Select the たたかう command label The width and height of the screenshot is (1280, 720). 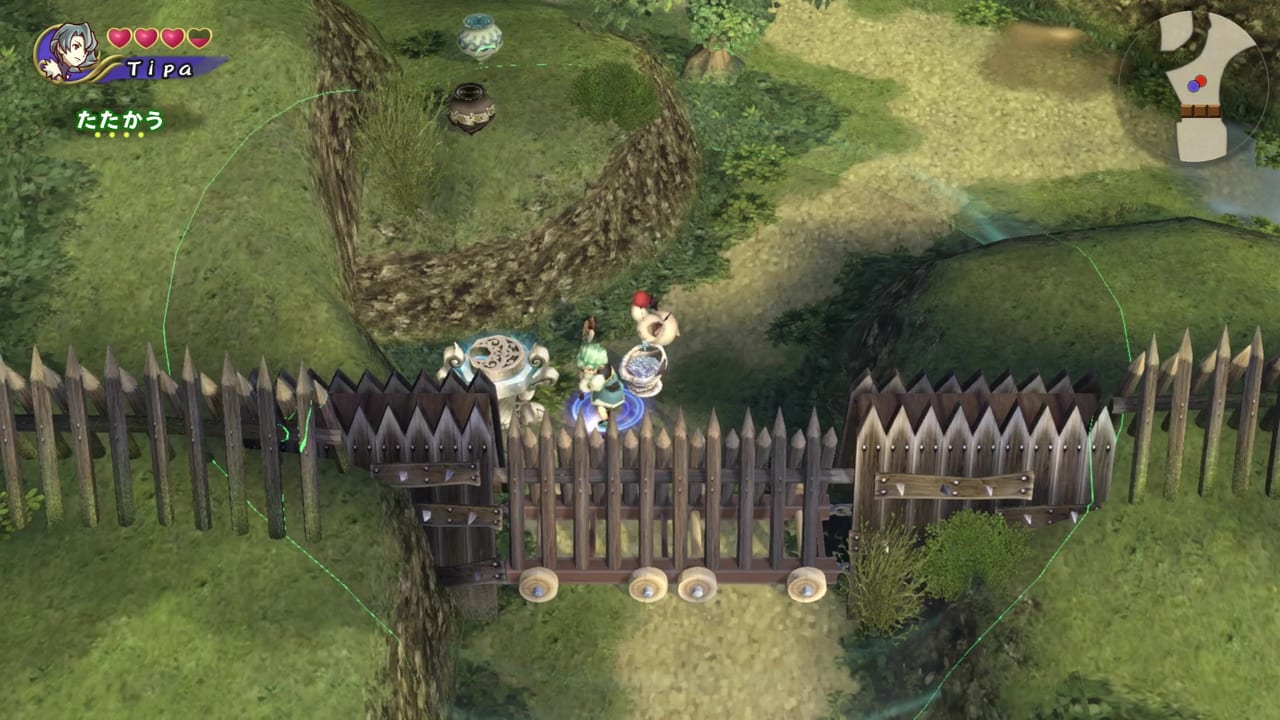(121, 119)
